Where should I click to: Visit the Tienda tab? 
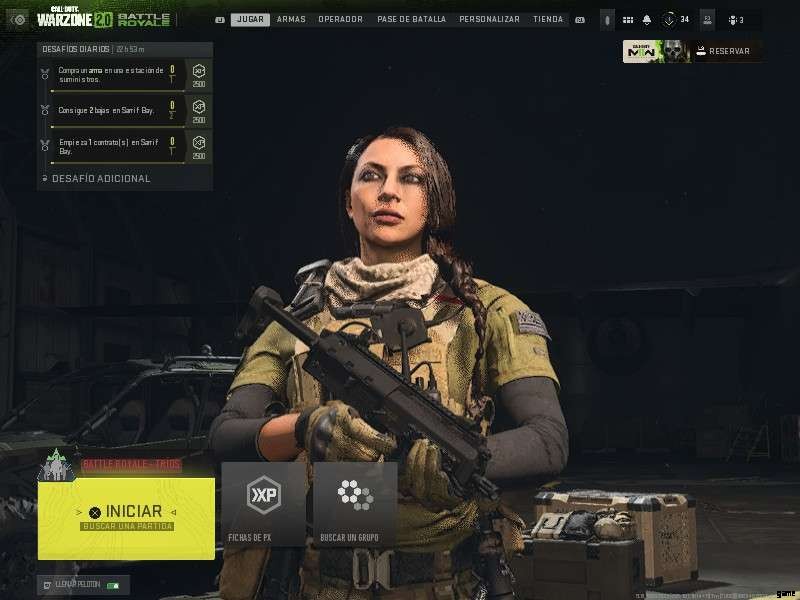[547, 19]
